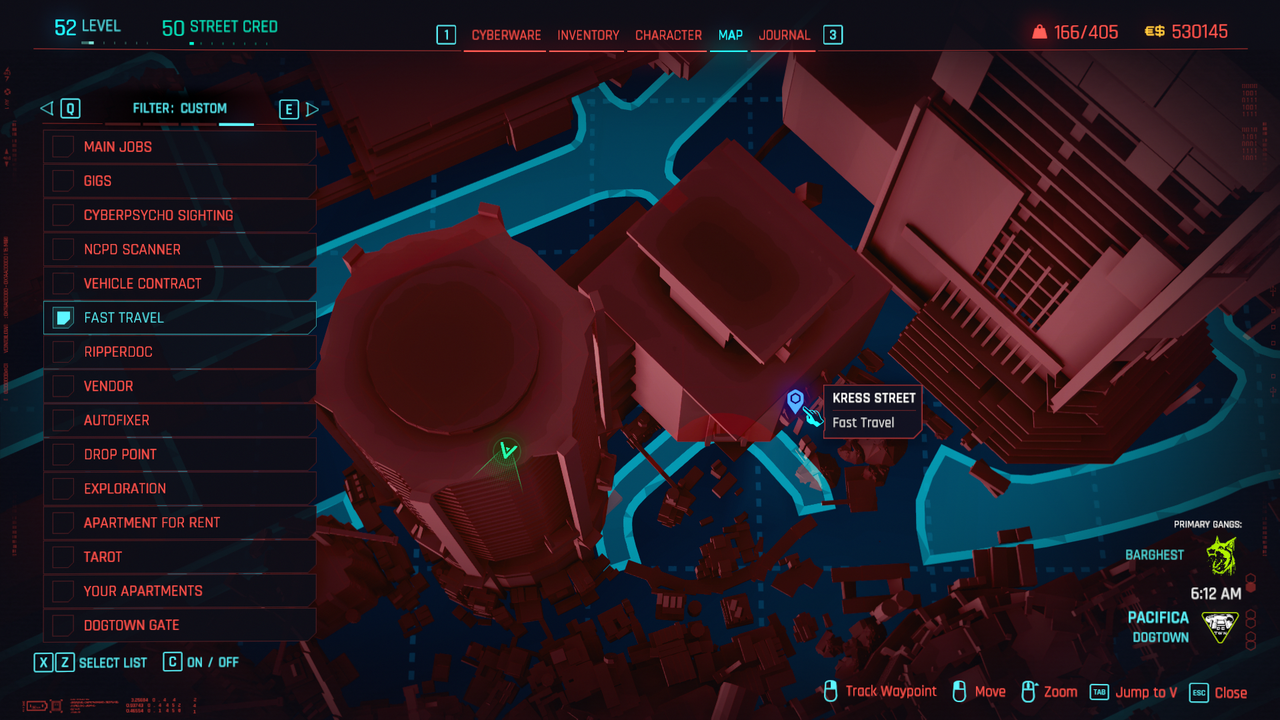Click the green V player marker
Viewport: 1280px width, 720px height.
[508, 452]
